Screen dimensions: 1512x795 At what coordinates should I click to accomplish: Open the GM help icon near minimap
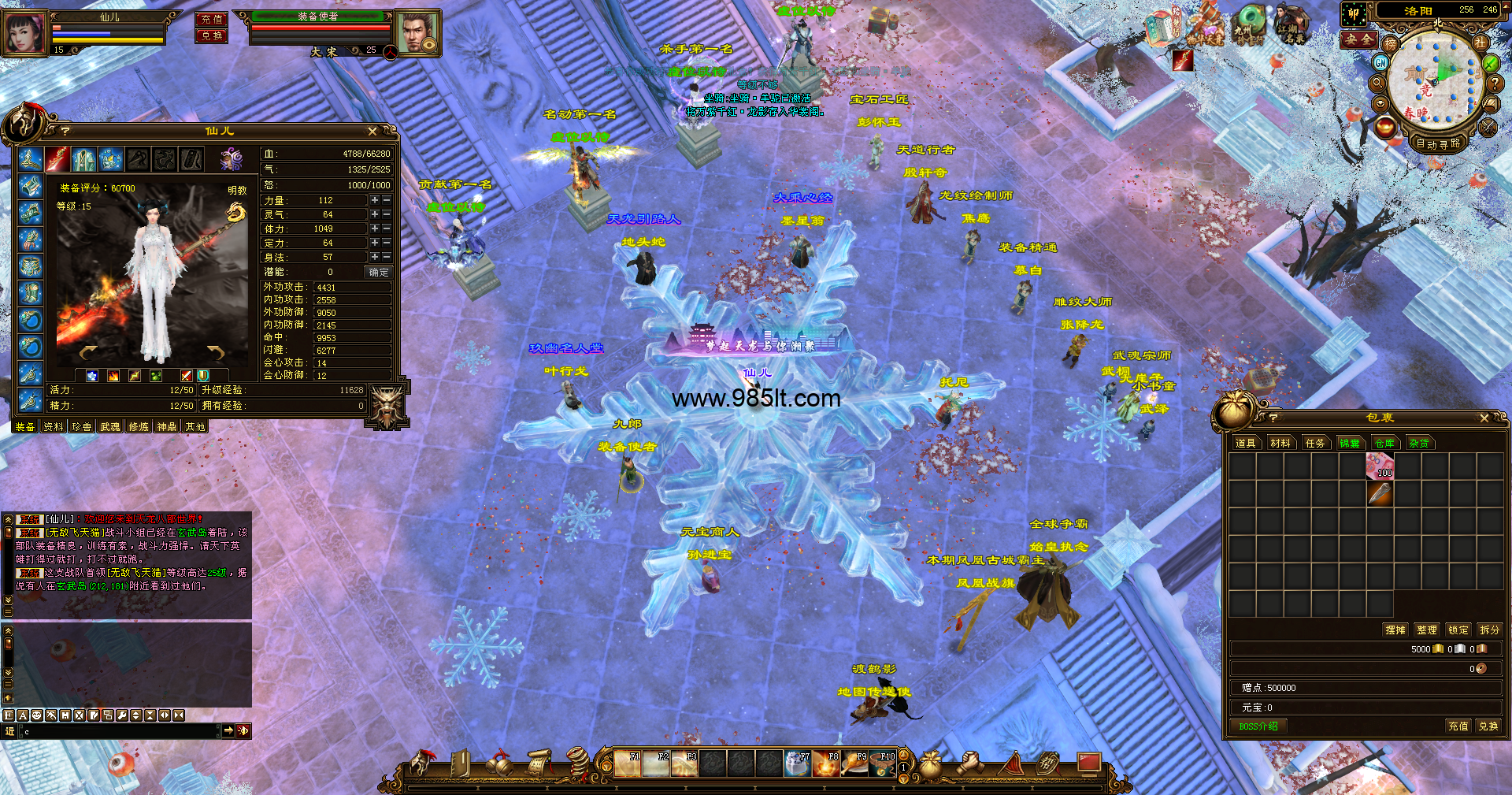[1380, 62]
